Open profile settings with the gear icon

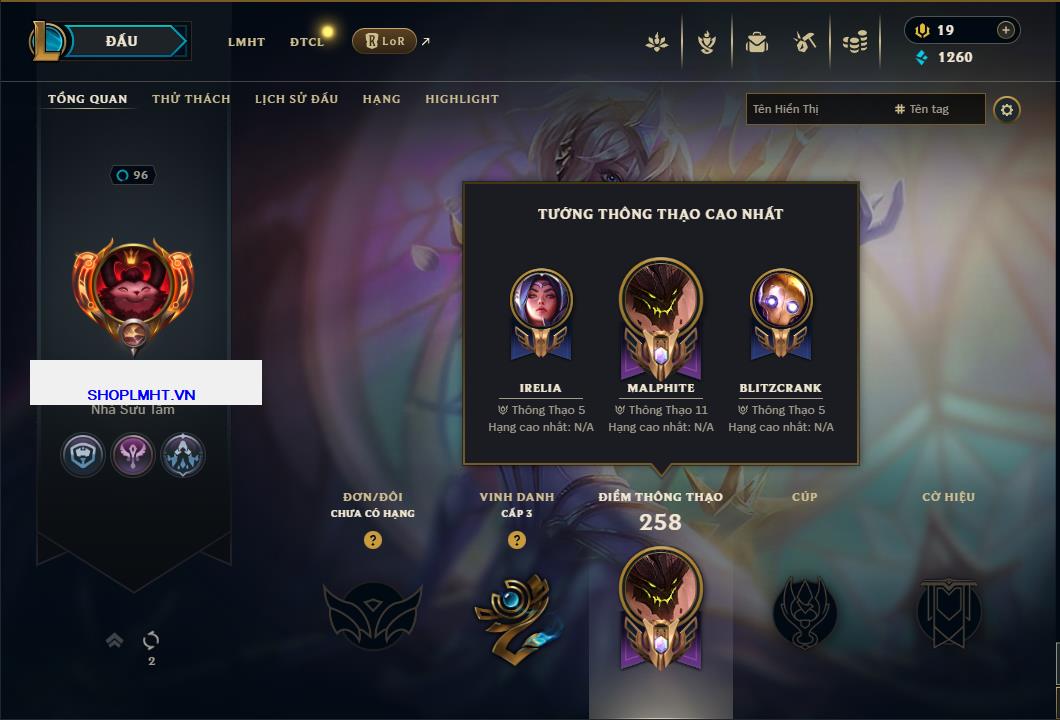1007,109
